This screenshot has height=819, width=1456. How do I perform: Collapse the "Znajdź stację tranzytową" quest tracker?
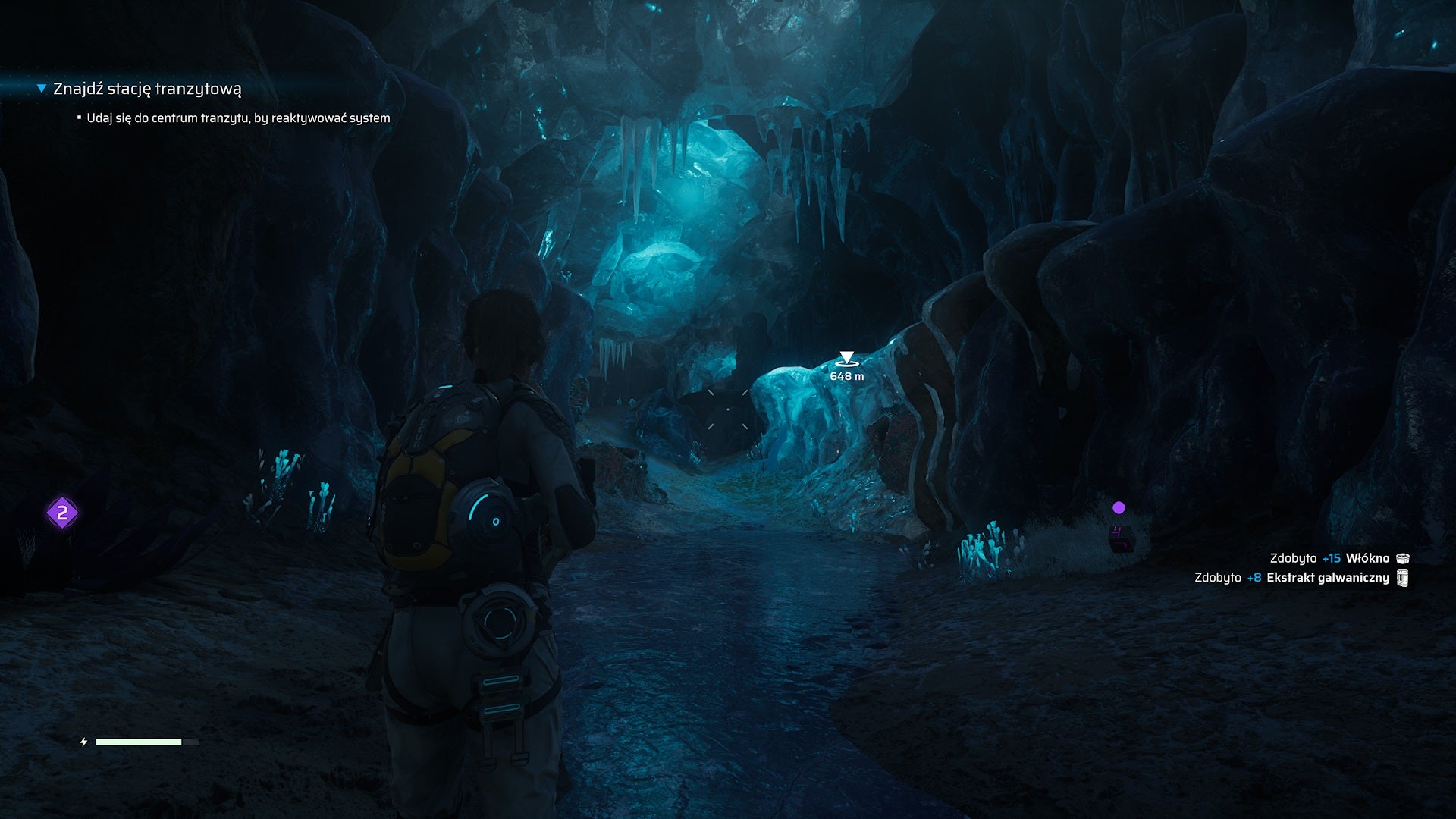[42, 89]
